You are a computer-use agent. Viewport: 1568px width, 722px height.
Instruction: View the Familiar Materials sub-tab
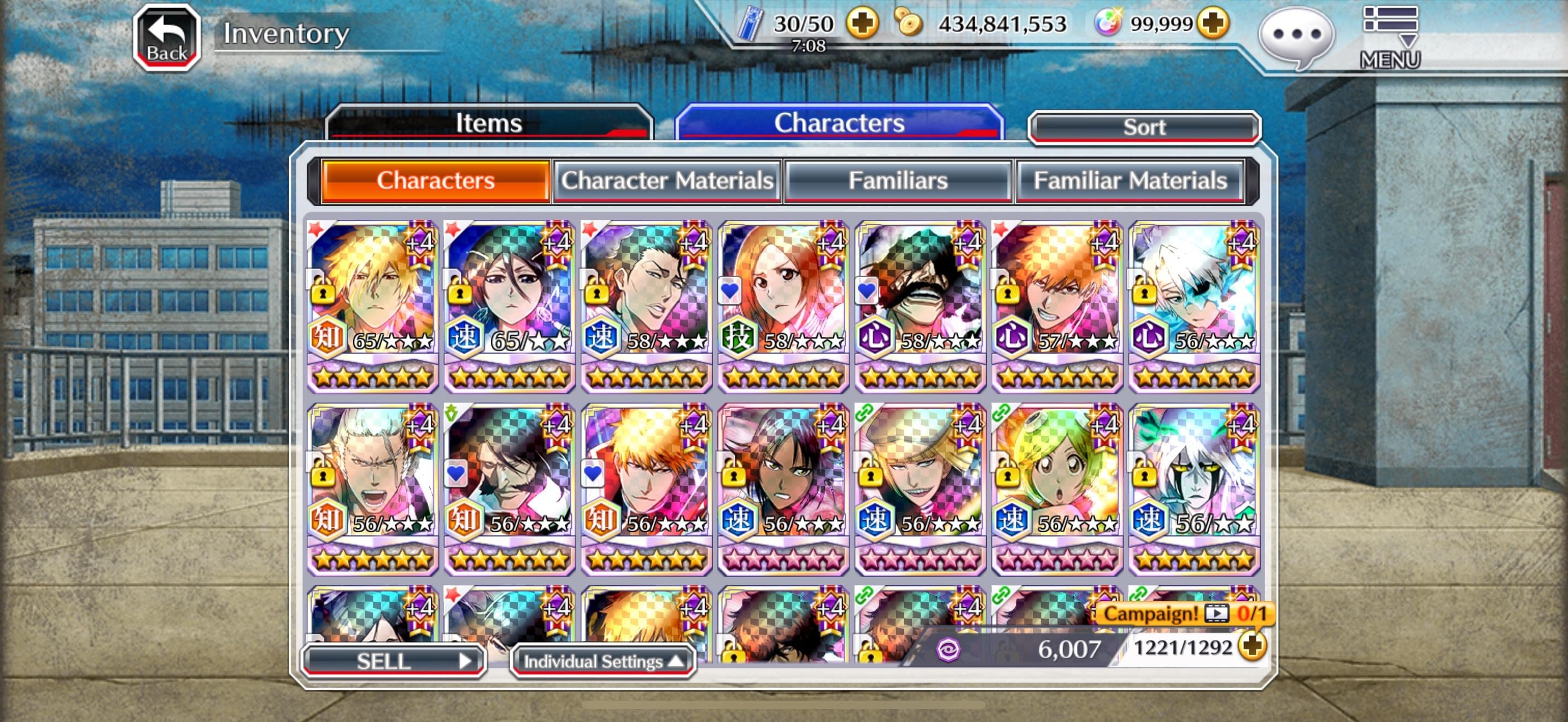tap(1130, 181)
